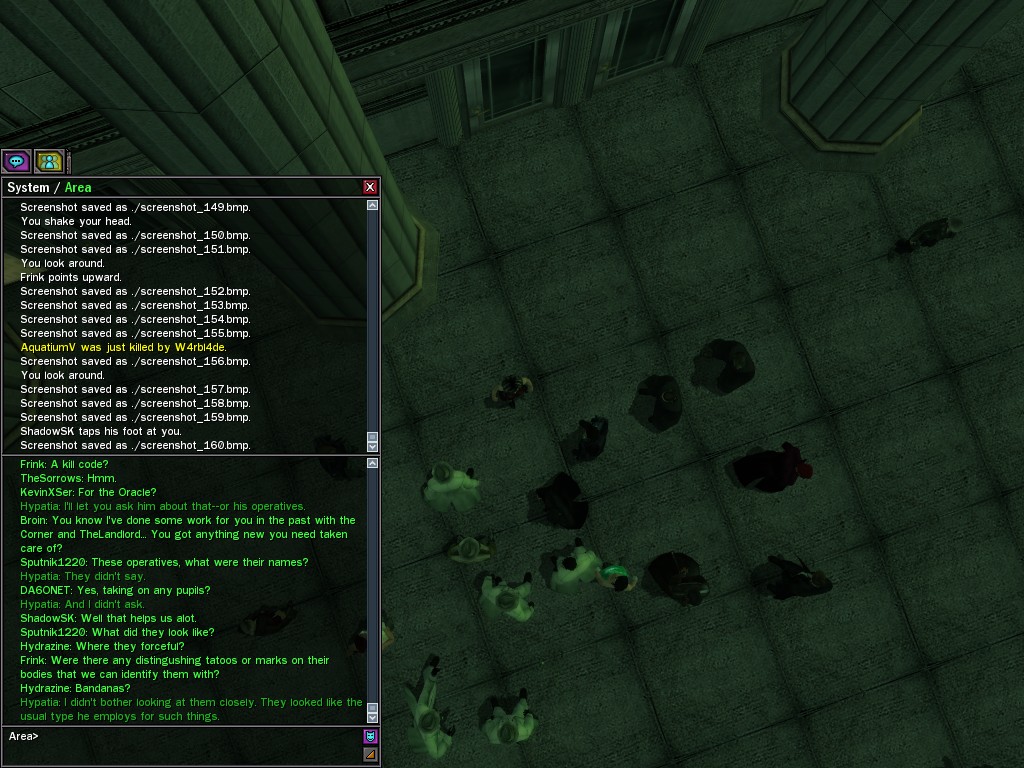Click the orange triangle resize corner icon

pyautogui.click(x=370, y=755)
